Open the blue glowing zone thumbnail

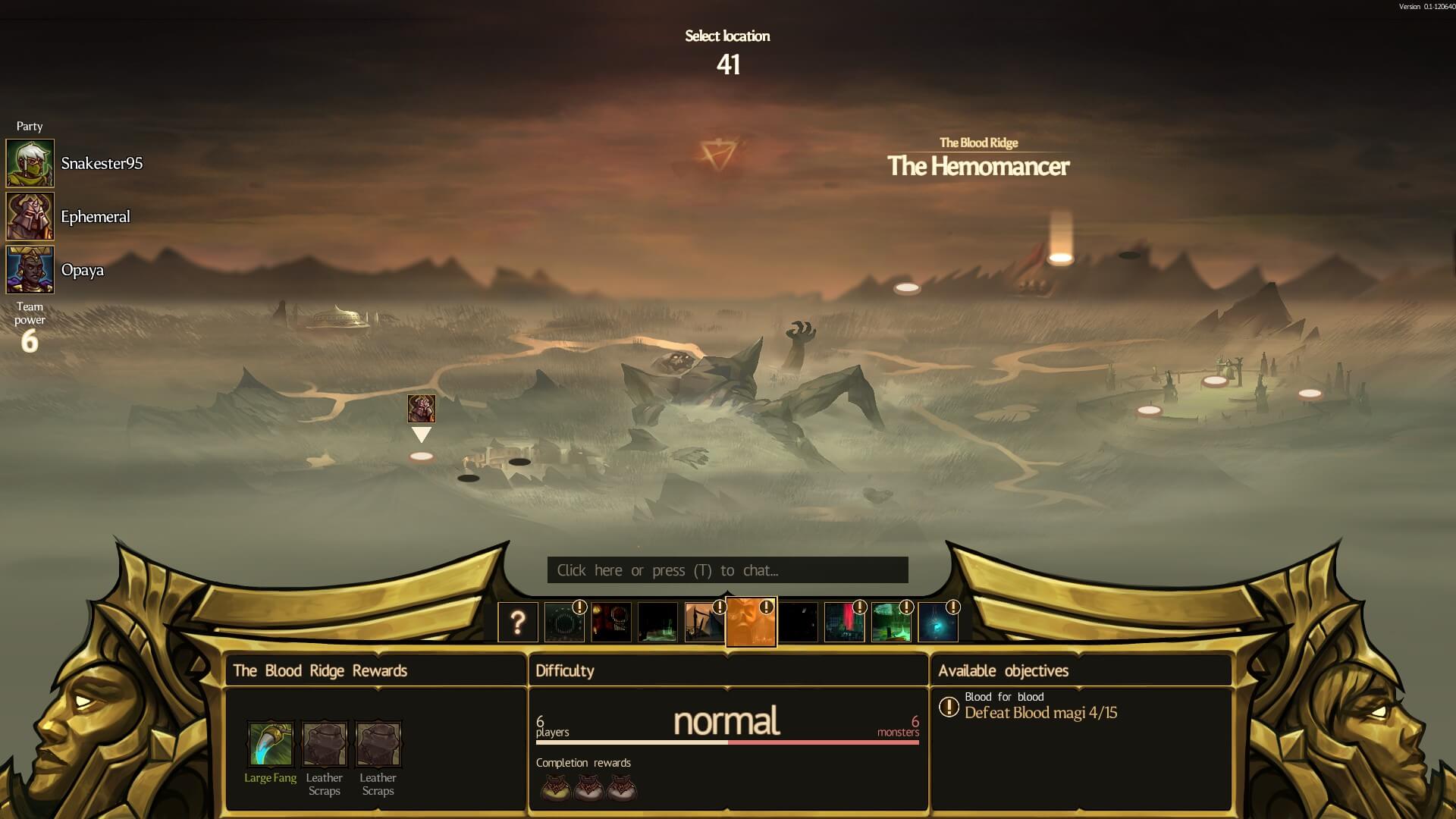click(938, 623)
